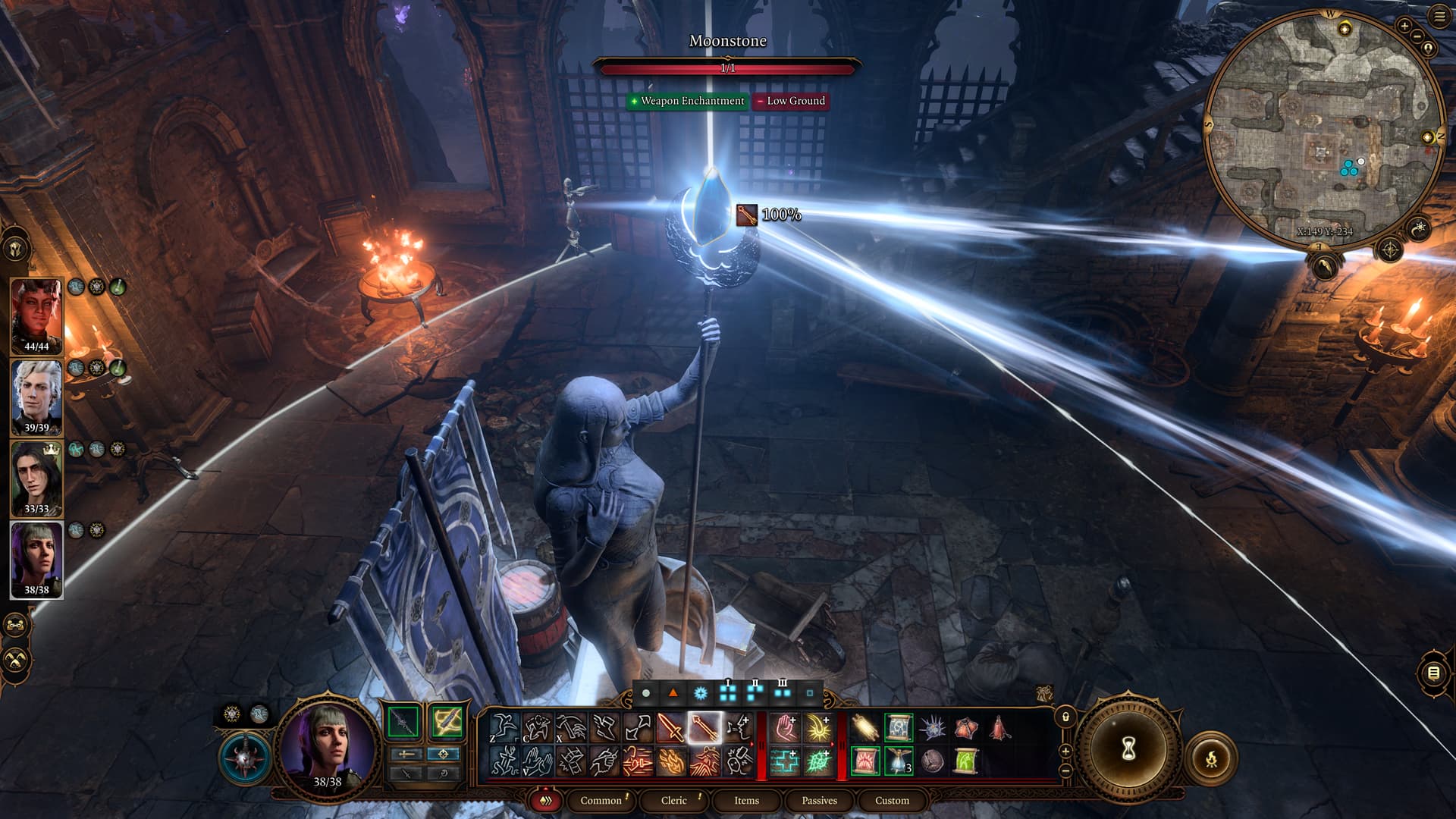Image resolution: width=1456 pixels, height=819 pixels.
Task: Switch to the Custom hotbar tab
Action: [x=892, y=800]
